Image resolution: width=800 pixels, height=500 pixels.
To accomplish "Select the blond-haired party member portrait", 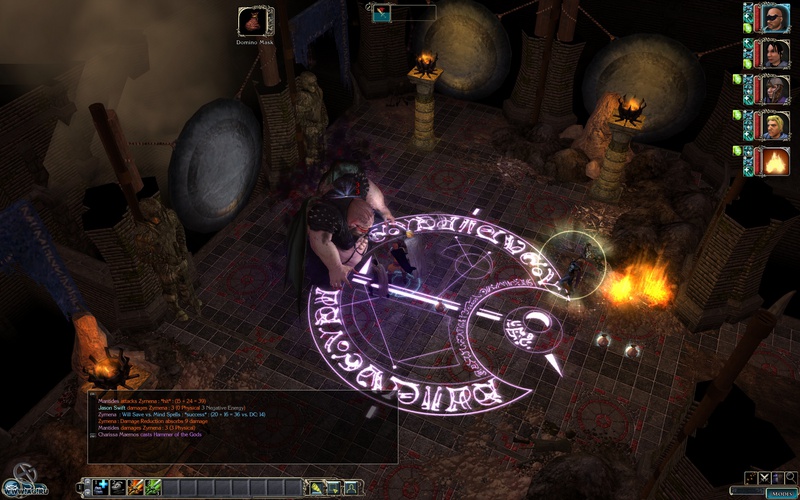I will pos(770,125).
